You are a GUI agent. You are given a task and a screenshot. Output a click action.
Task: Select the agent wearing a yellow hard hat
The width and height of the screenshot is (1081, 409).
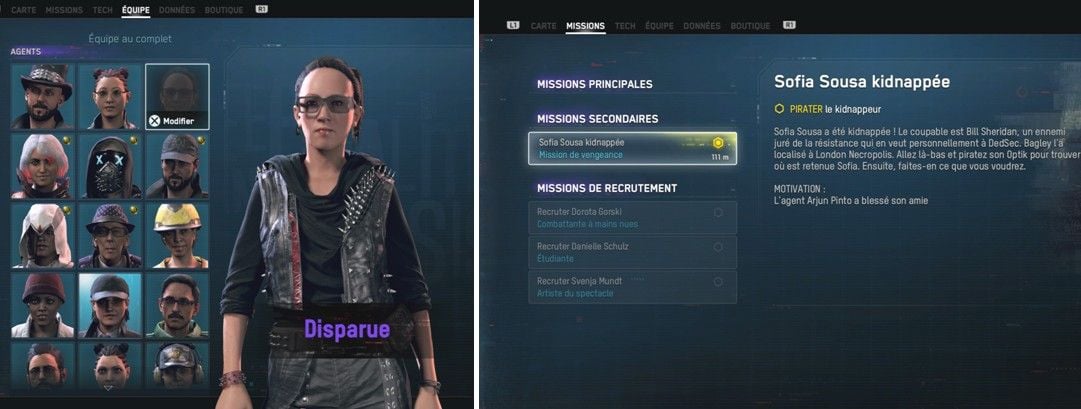177,236
